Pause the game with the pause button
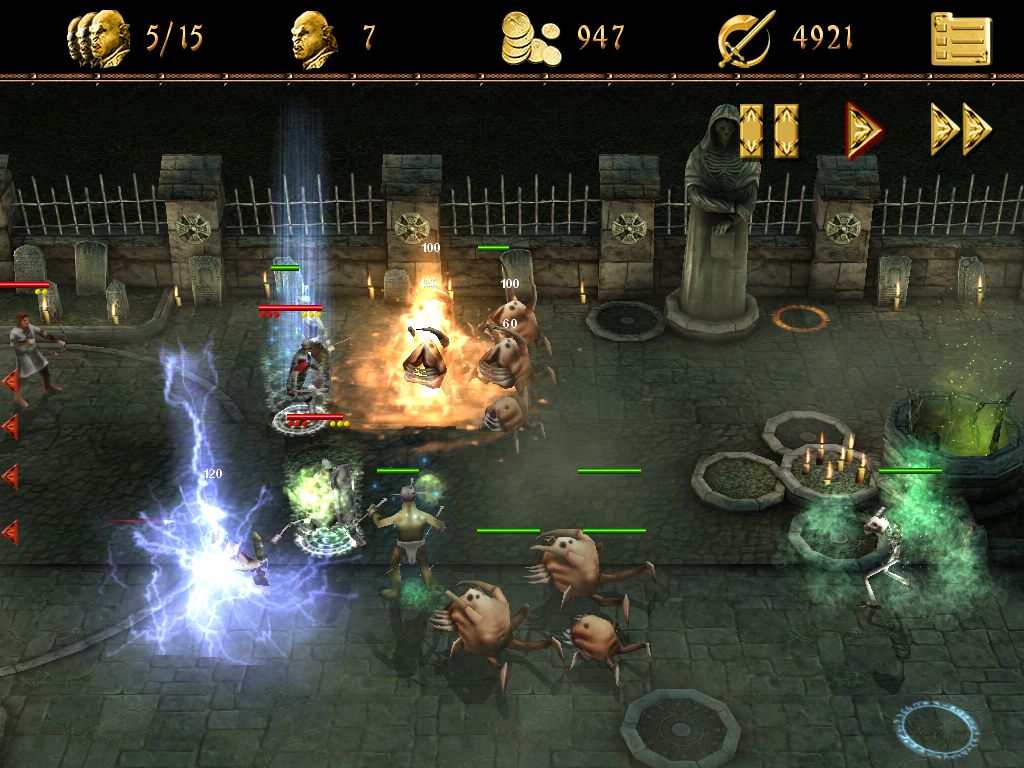This screenshot has height=768, width=1024. (x=769, y=131)
